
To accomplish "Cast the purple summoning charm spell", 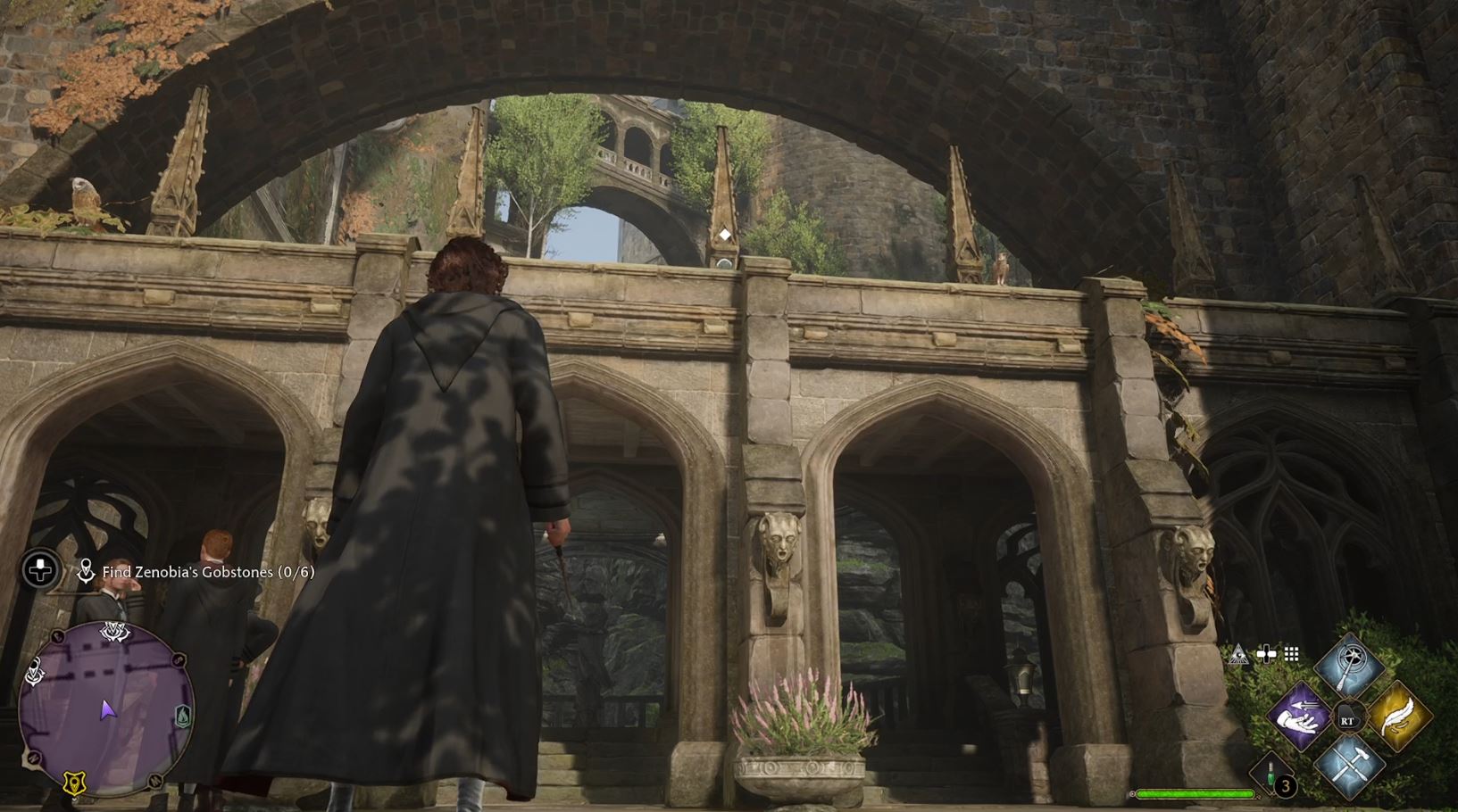I will 1299,715.
